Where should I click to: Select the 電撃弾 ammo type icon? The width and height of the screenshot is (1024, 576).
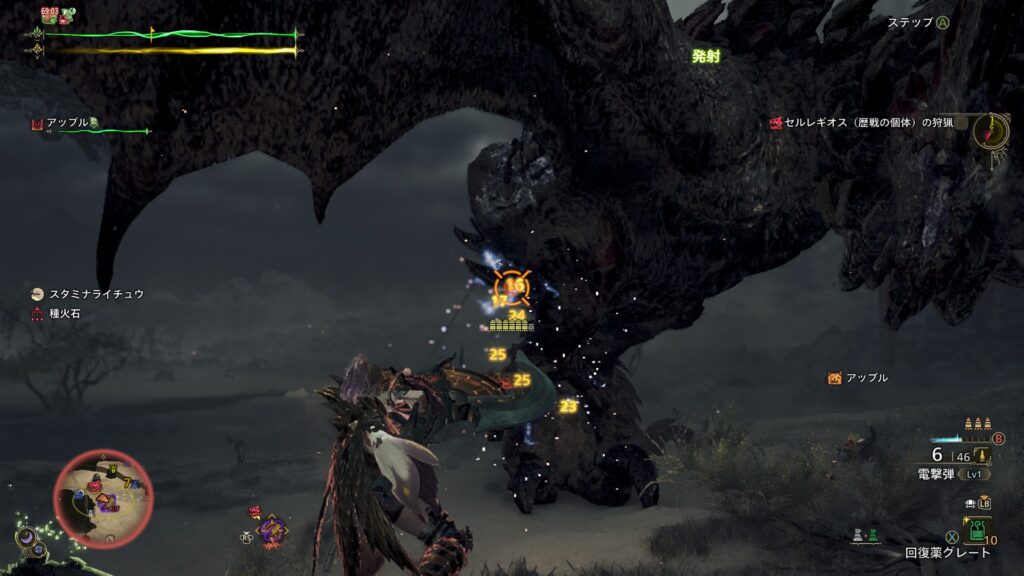point(985,456)
